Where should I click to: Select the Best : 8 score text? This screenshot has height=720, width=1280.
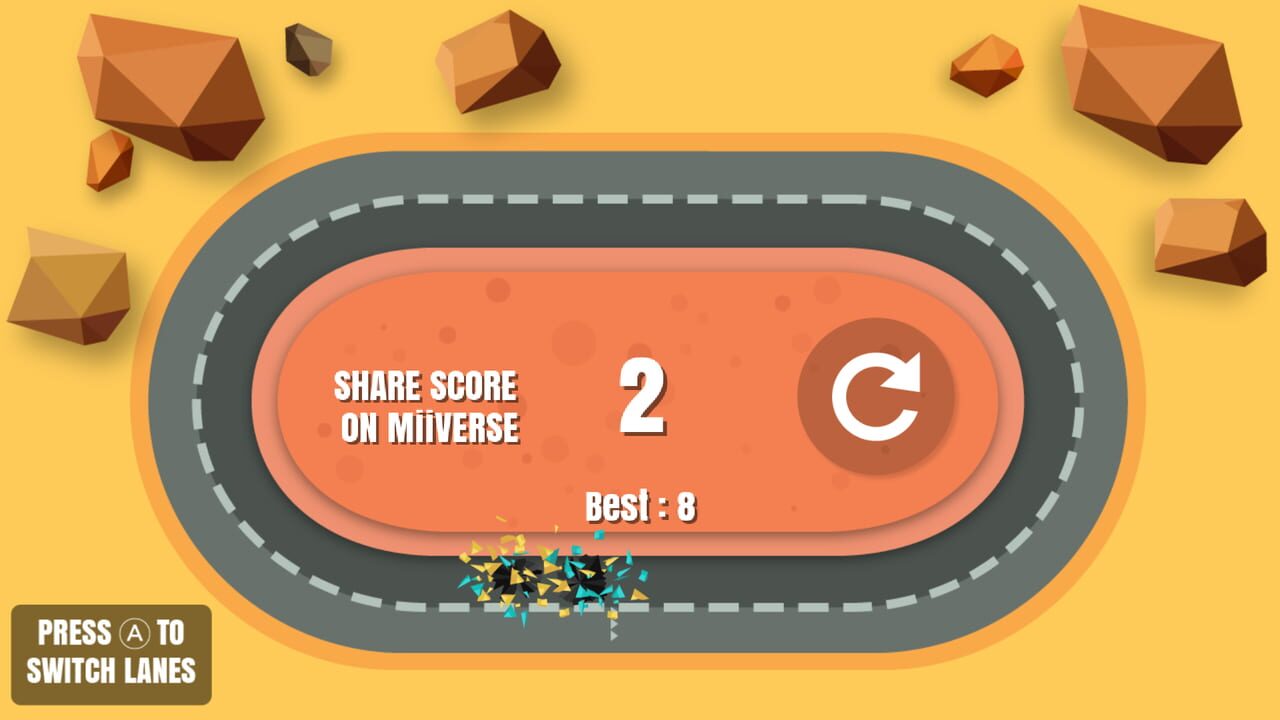[643, 505]
